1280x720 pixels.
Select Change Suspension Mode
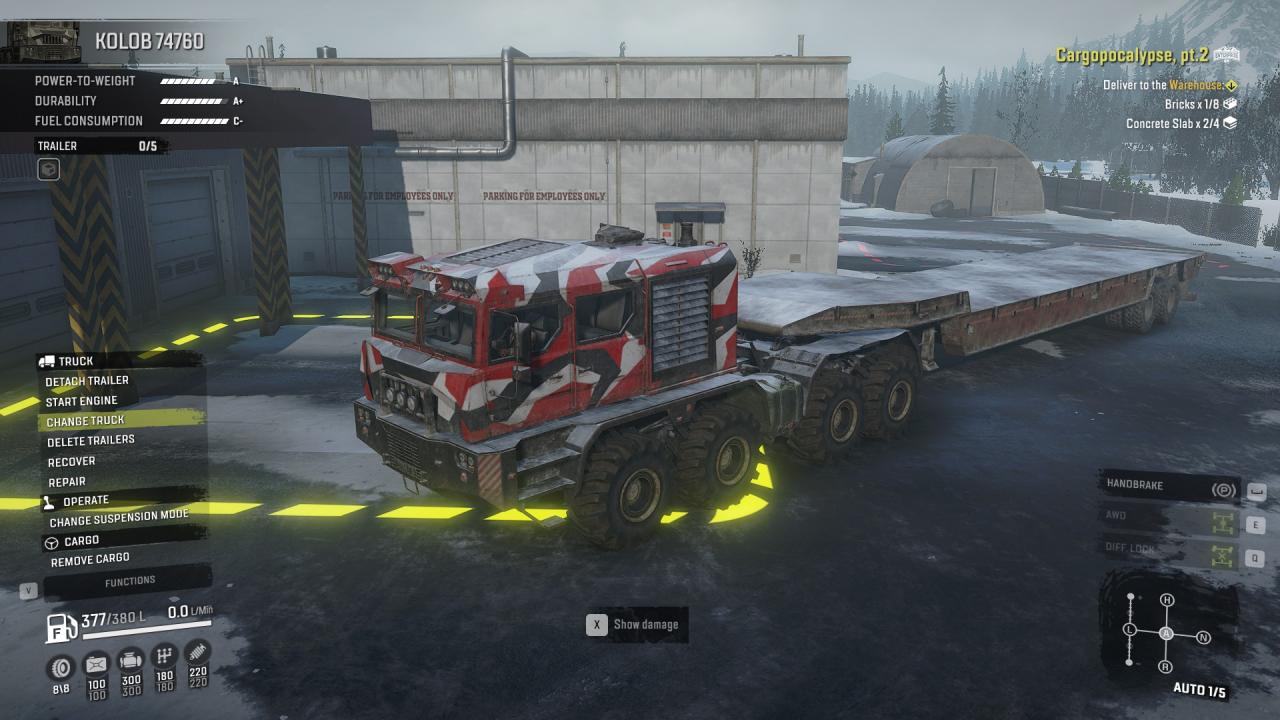point(119,518)
